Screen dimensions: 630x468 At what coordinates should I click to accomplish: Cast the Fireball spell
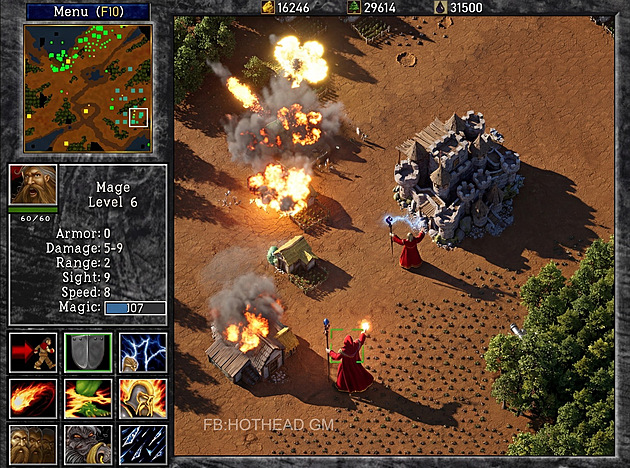(x=33, y=398)
